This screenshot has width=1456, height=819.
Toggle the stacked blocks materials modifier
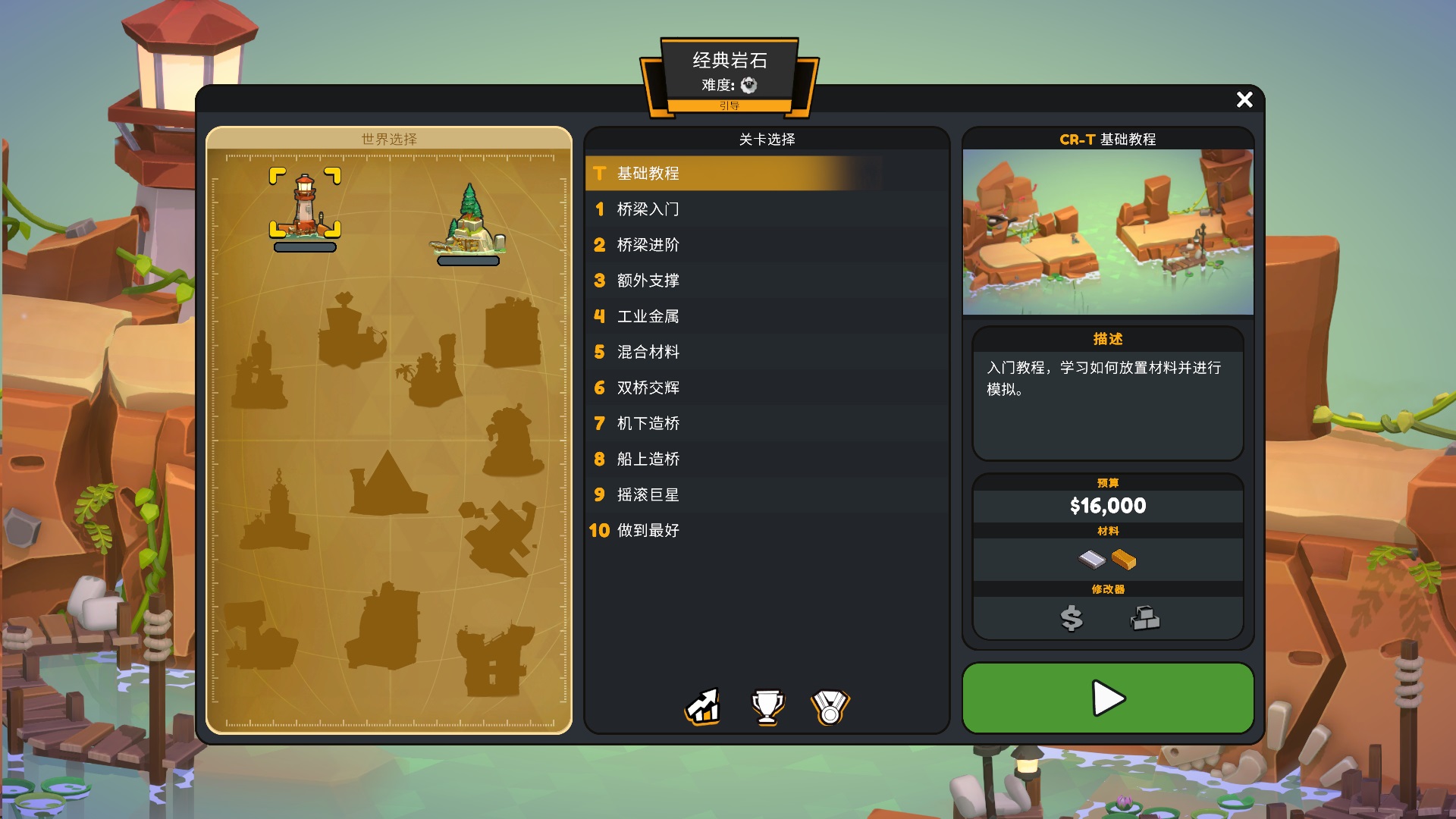click(1144, 619)
